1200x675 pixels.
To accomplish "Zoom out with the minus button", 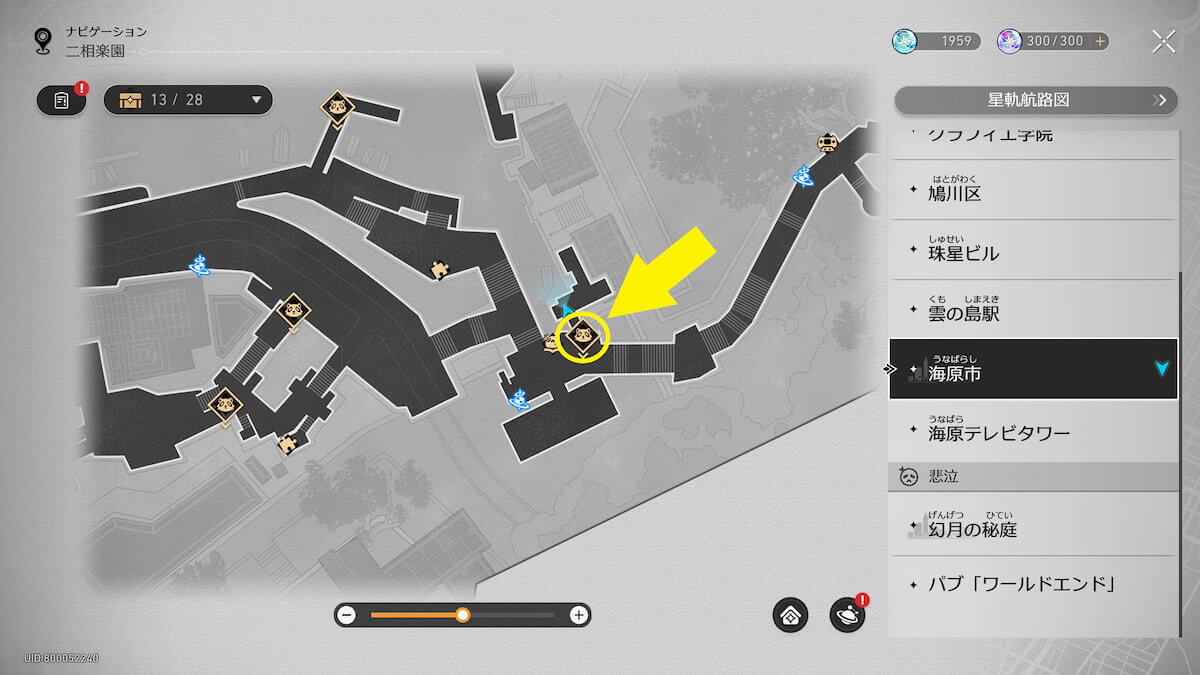I will [347, 615].
